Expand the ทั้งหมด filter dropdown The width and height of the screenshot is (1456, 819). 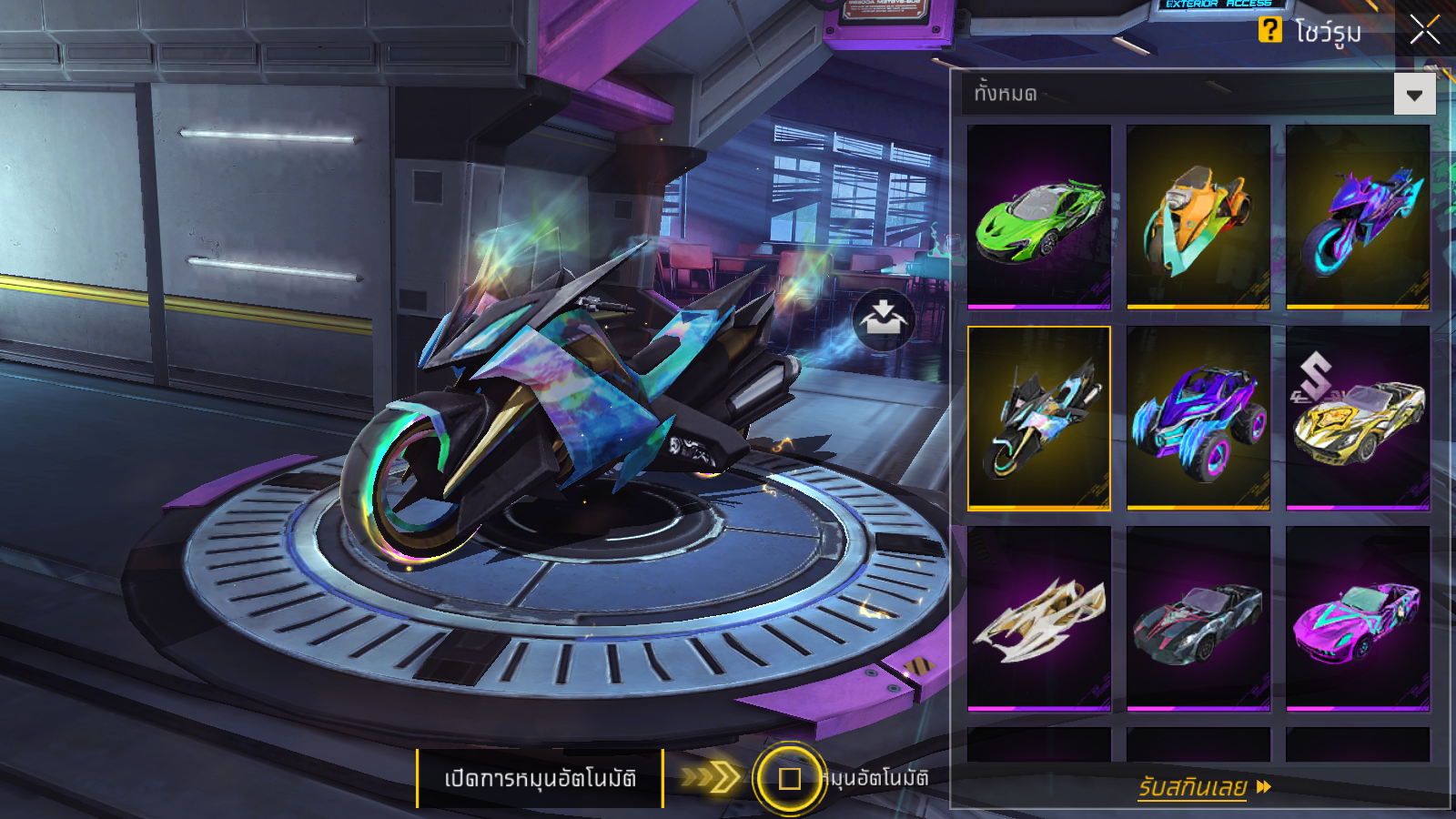click(x=1414, y=95)
